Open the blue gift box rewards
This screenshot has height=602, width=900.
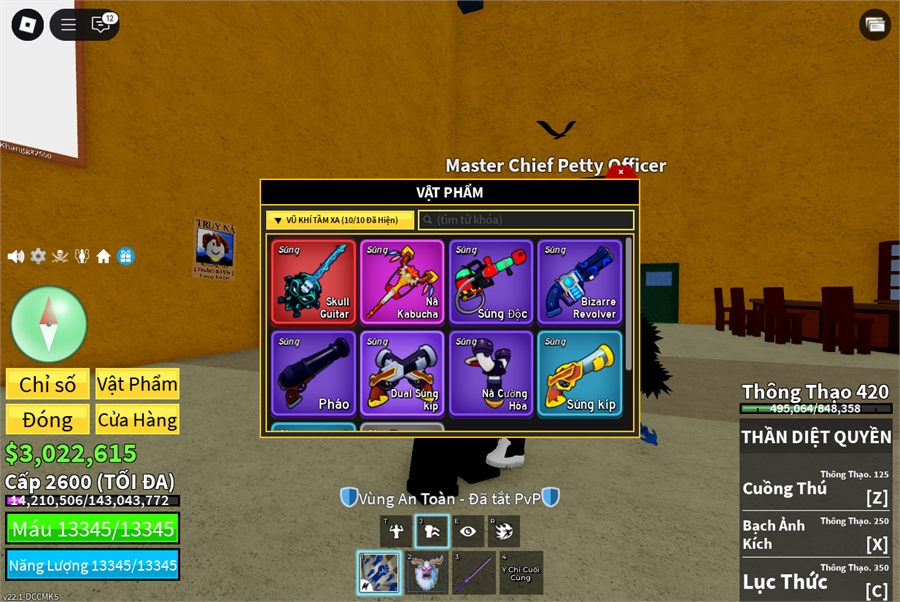125,256
